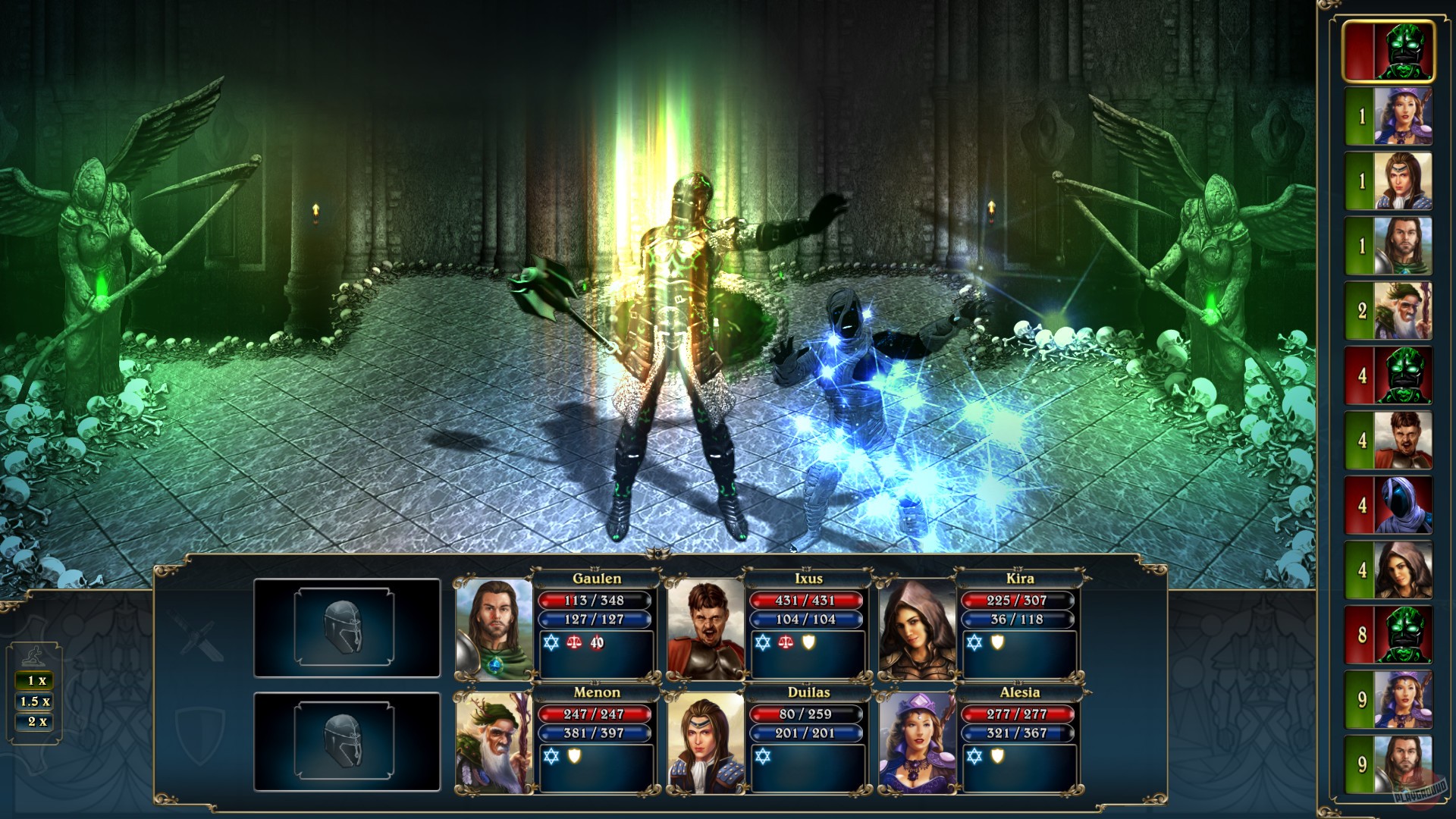
Task: Click the shield buff icon under Ixus
Action: tap(808, 642)
